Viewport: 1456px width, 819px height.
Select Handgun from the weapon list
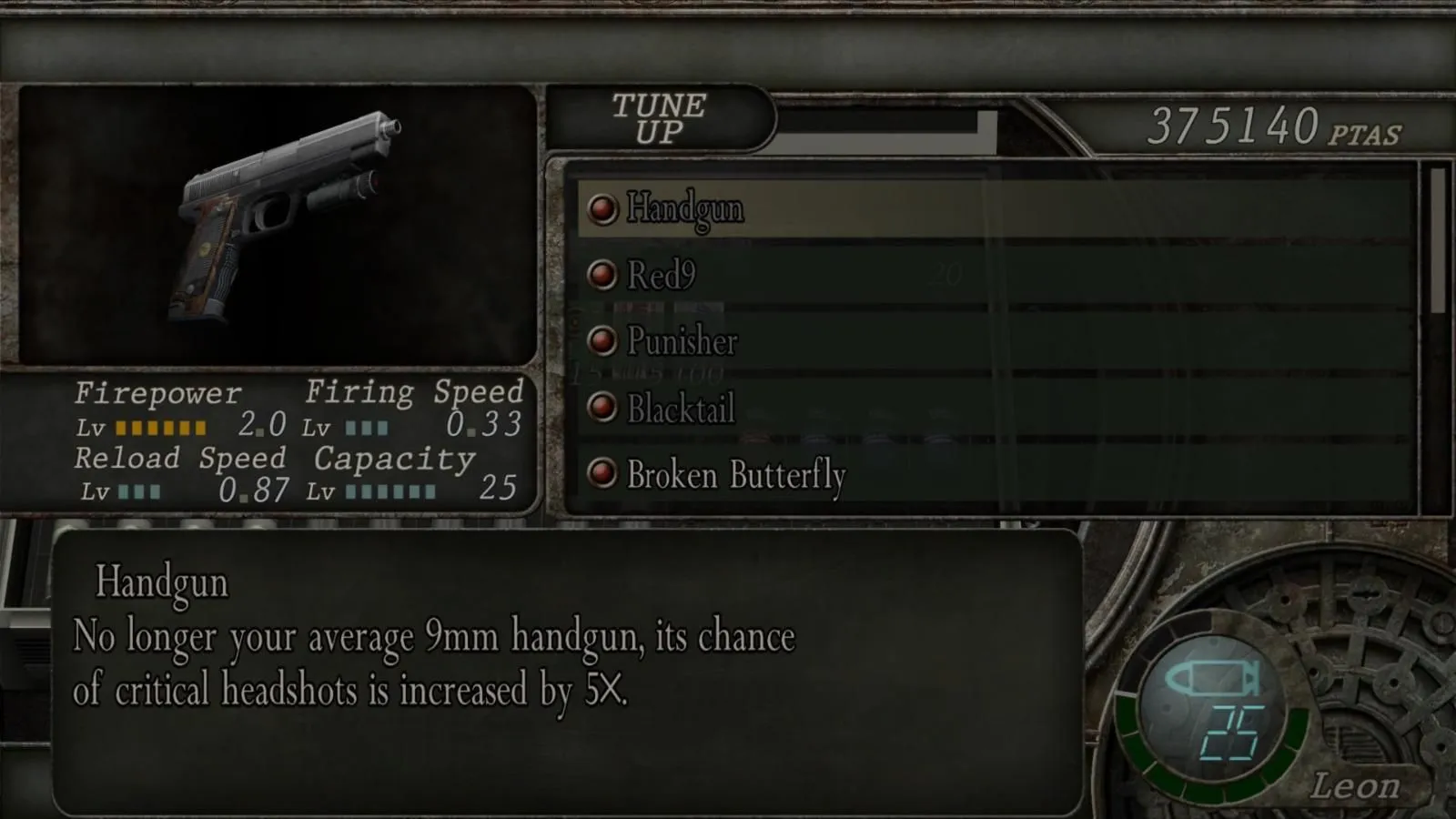684,208
